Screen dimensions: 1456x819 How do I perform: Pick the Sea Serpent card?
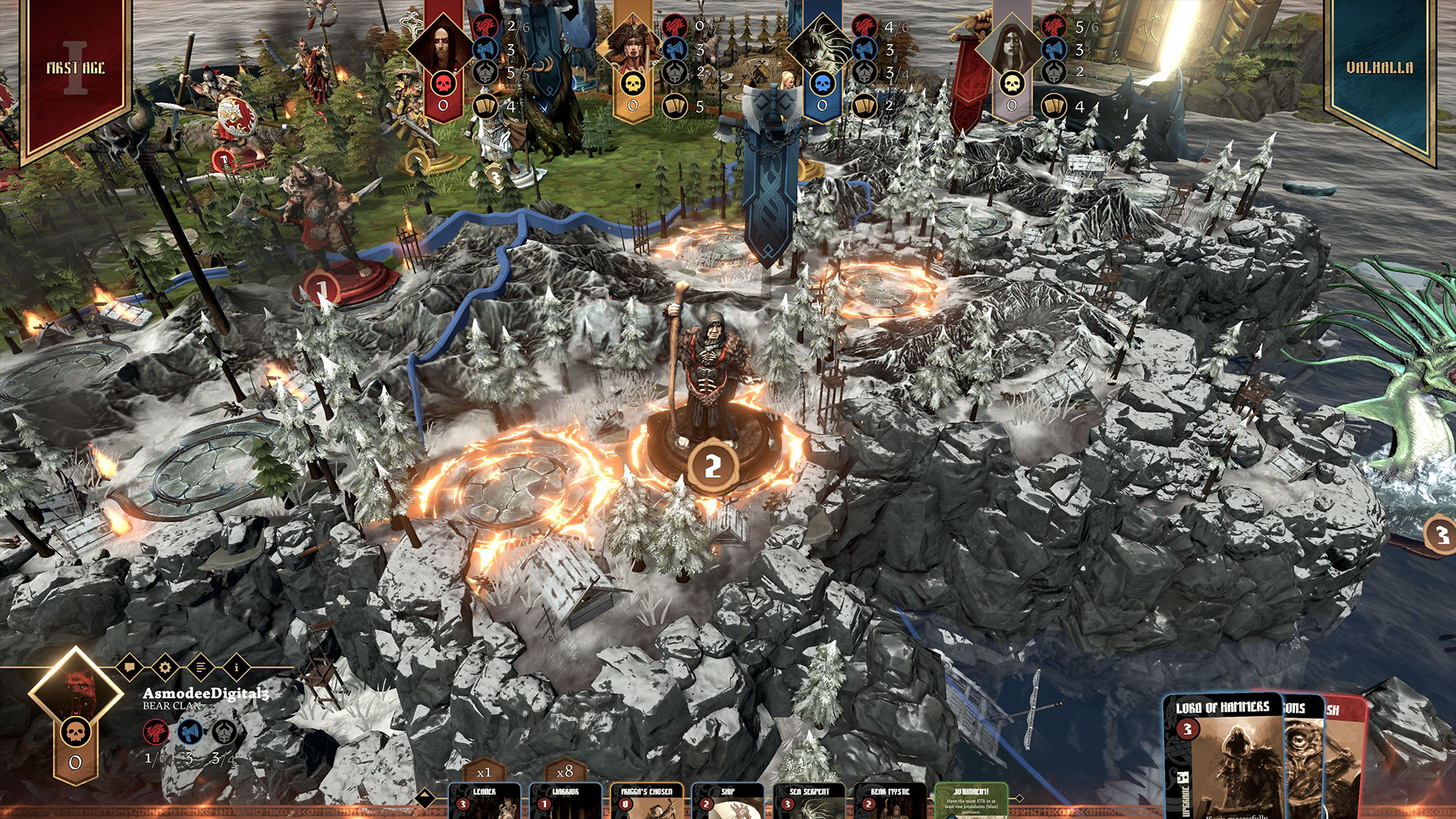tap(808, 801)
